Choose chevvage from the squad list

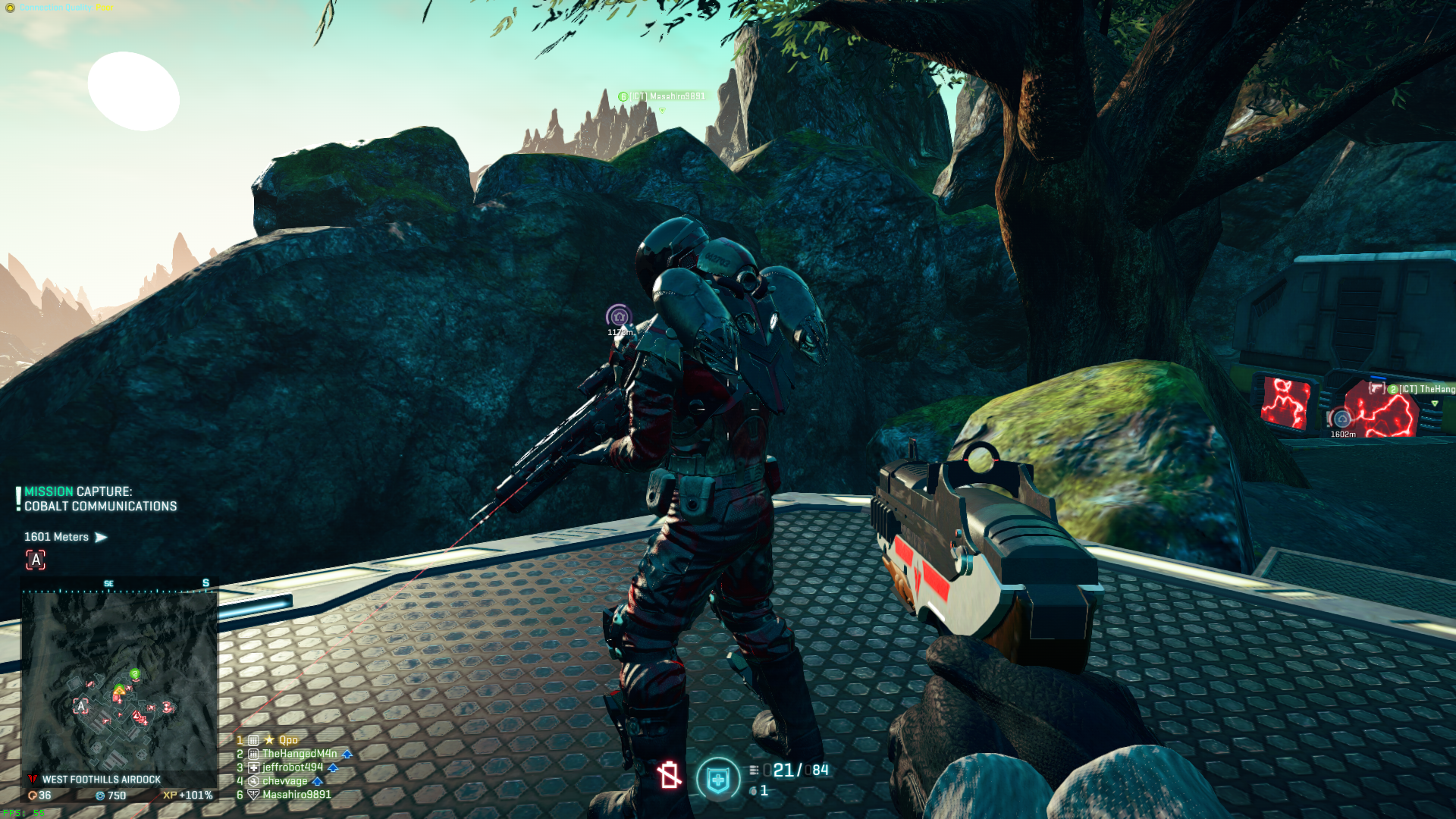(284, 781)
